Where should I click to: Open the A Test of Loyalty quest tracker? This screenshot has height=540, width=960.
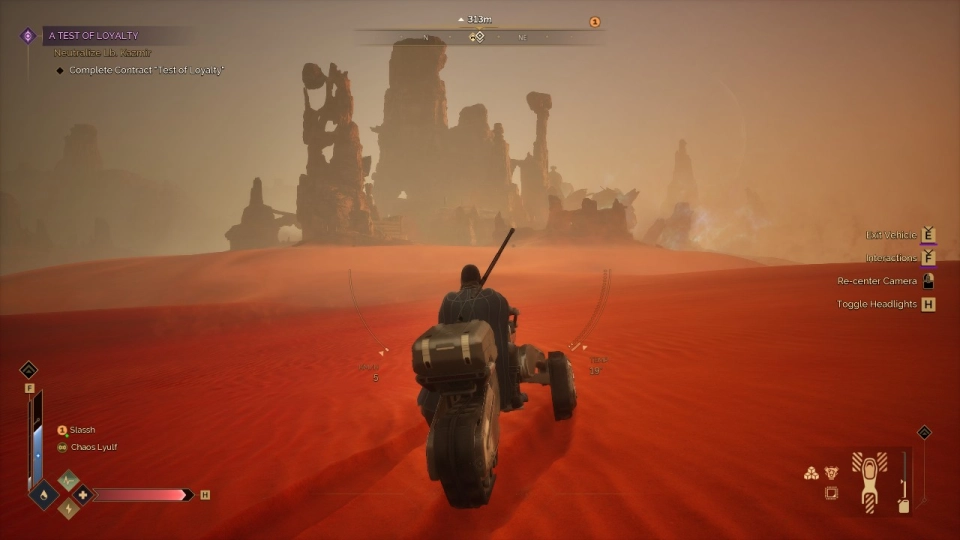94,35
